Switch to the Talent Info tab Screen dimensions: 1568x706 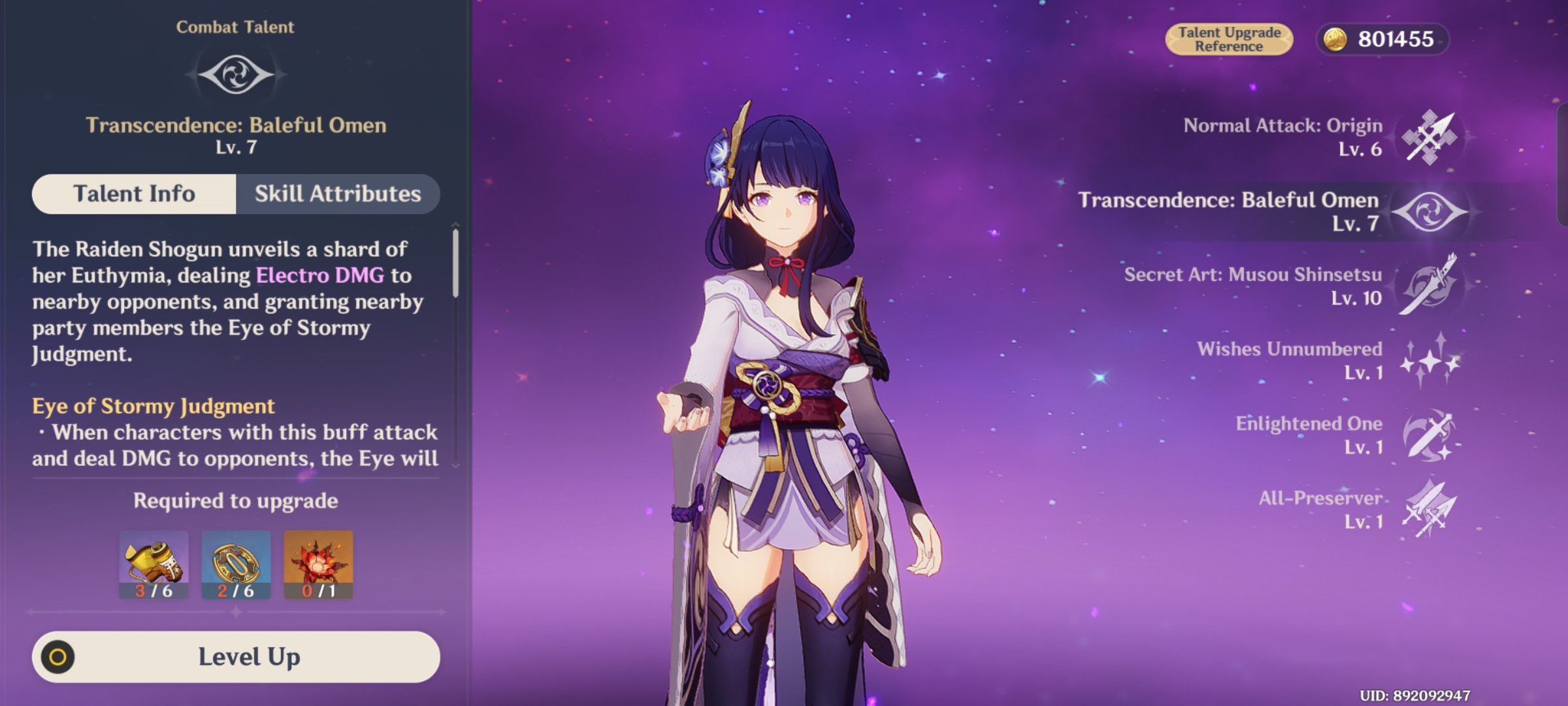click(135, 193)
